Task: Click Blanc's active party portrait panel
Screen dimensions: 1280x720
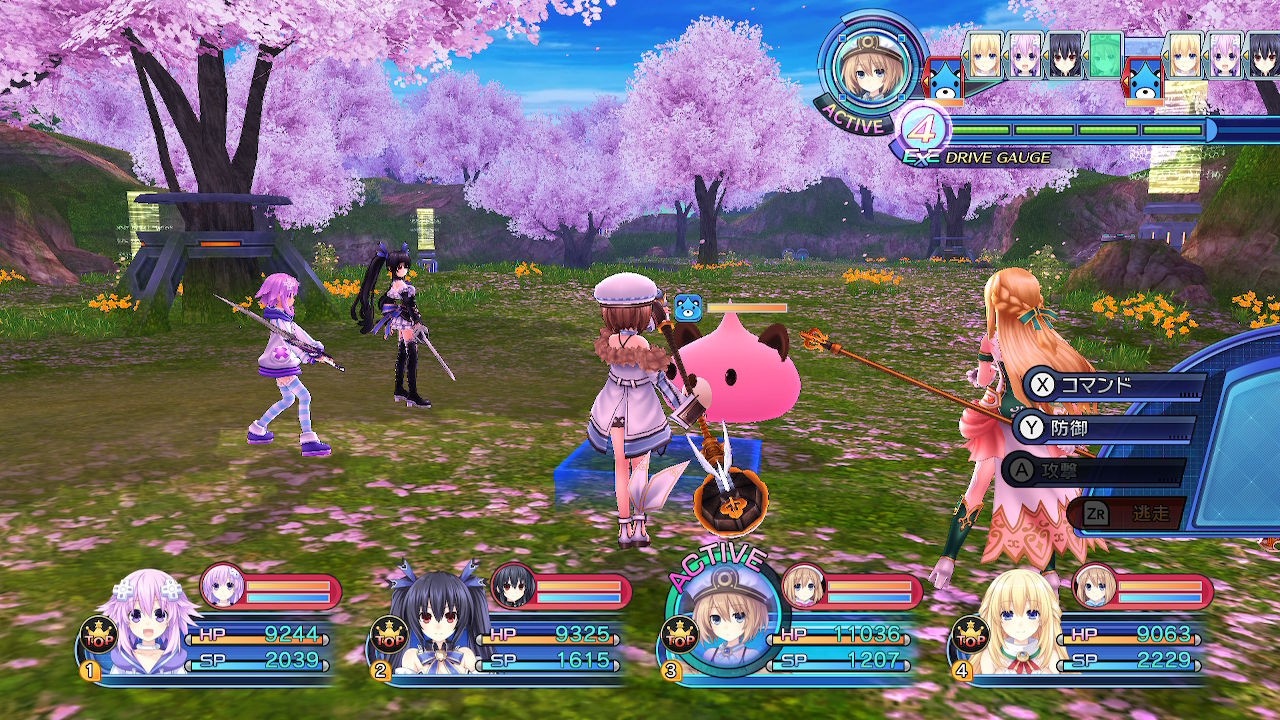Action: tap(721, 618)
